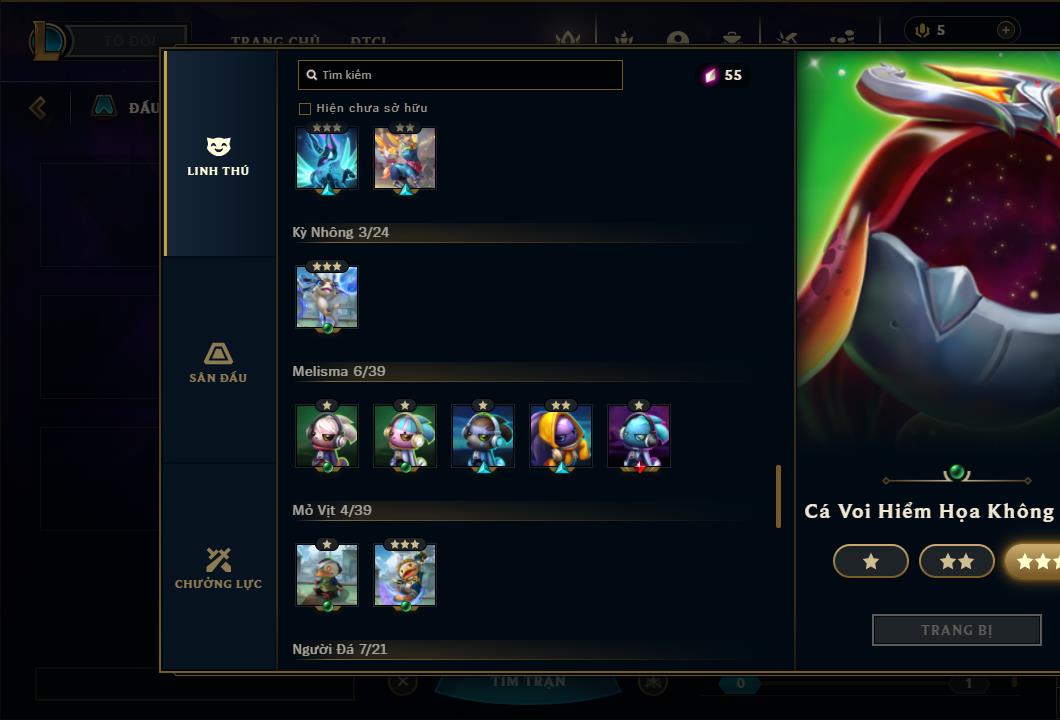This screenshot has width=1060, height=720.
Task: Click the Tìm kiếm search field
Action: coord(460,75)
